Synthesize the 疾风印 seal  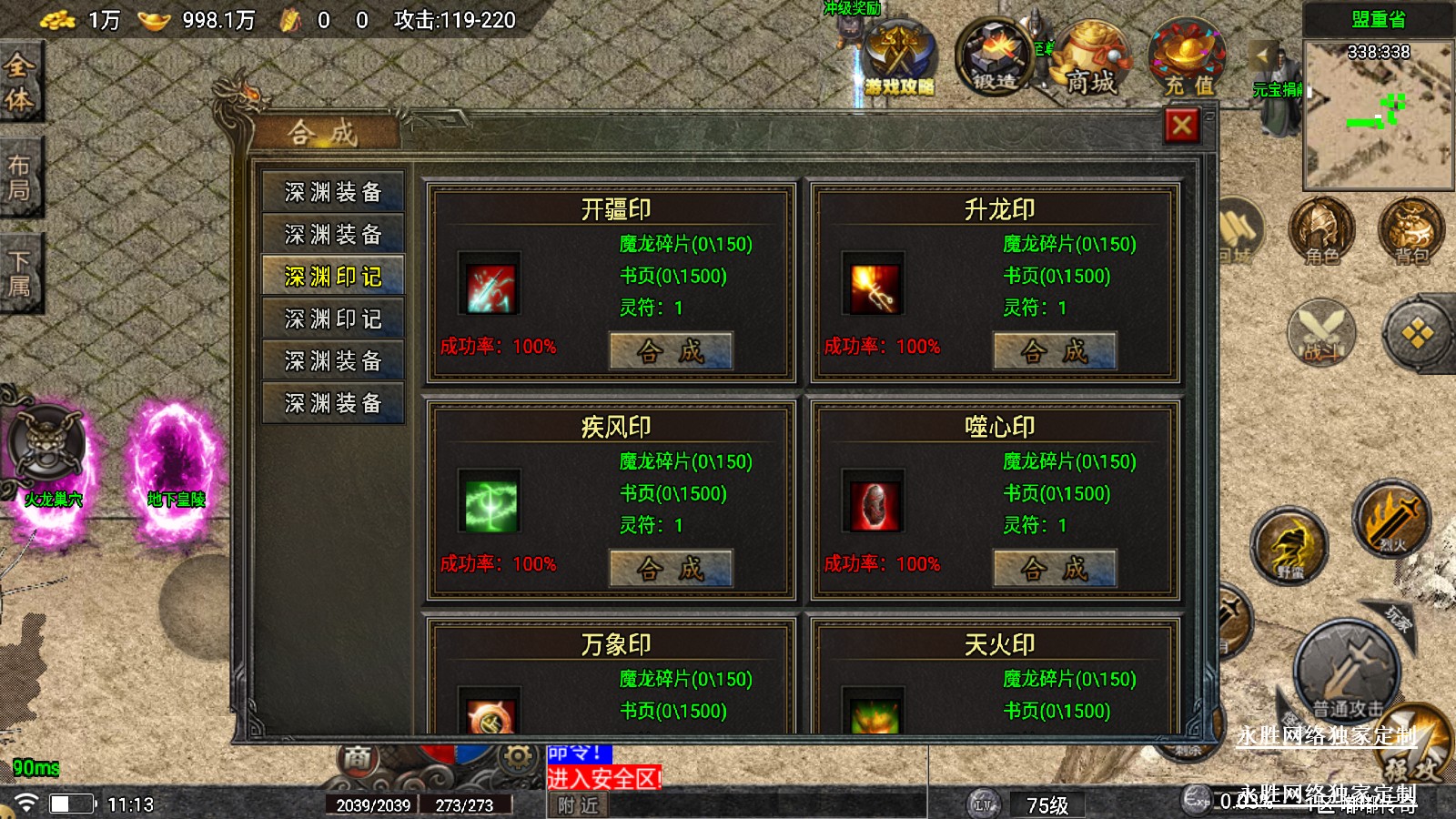(x=671, y=569)
